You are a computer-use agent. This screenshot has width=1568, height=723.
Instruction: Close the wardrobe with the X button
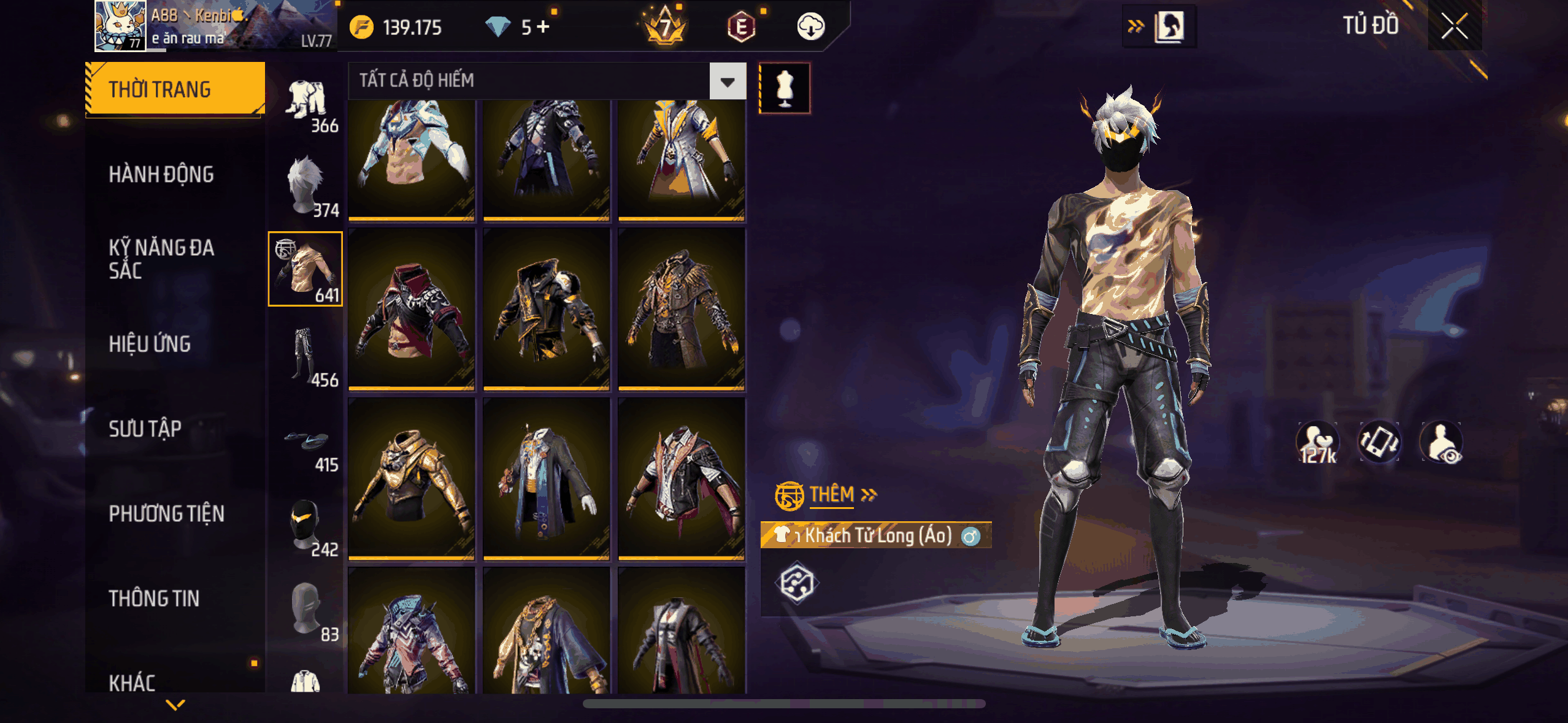click(1454, 26)
